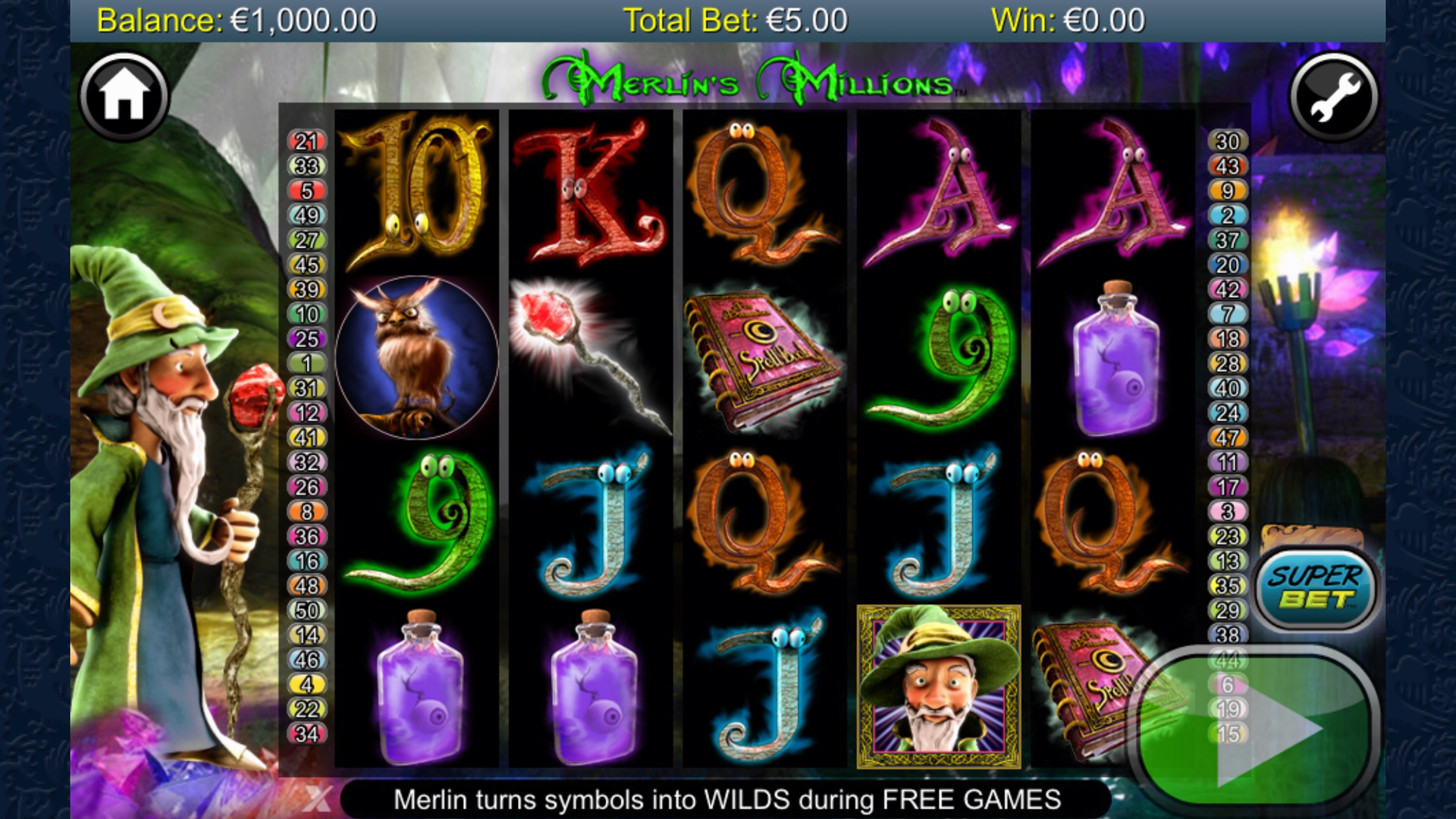1456x819 pixels.
Task: Return to the home lobby
Action: point(124,96)
